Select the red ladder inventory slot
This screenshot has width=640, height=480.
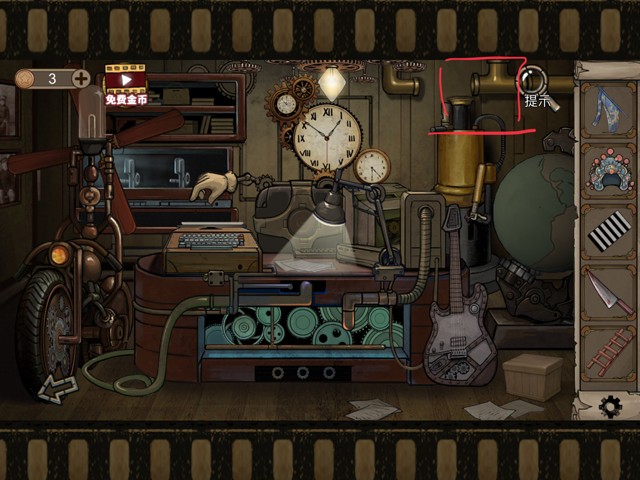pos(607,351)
